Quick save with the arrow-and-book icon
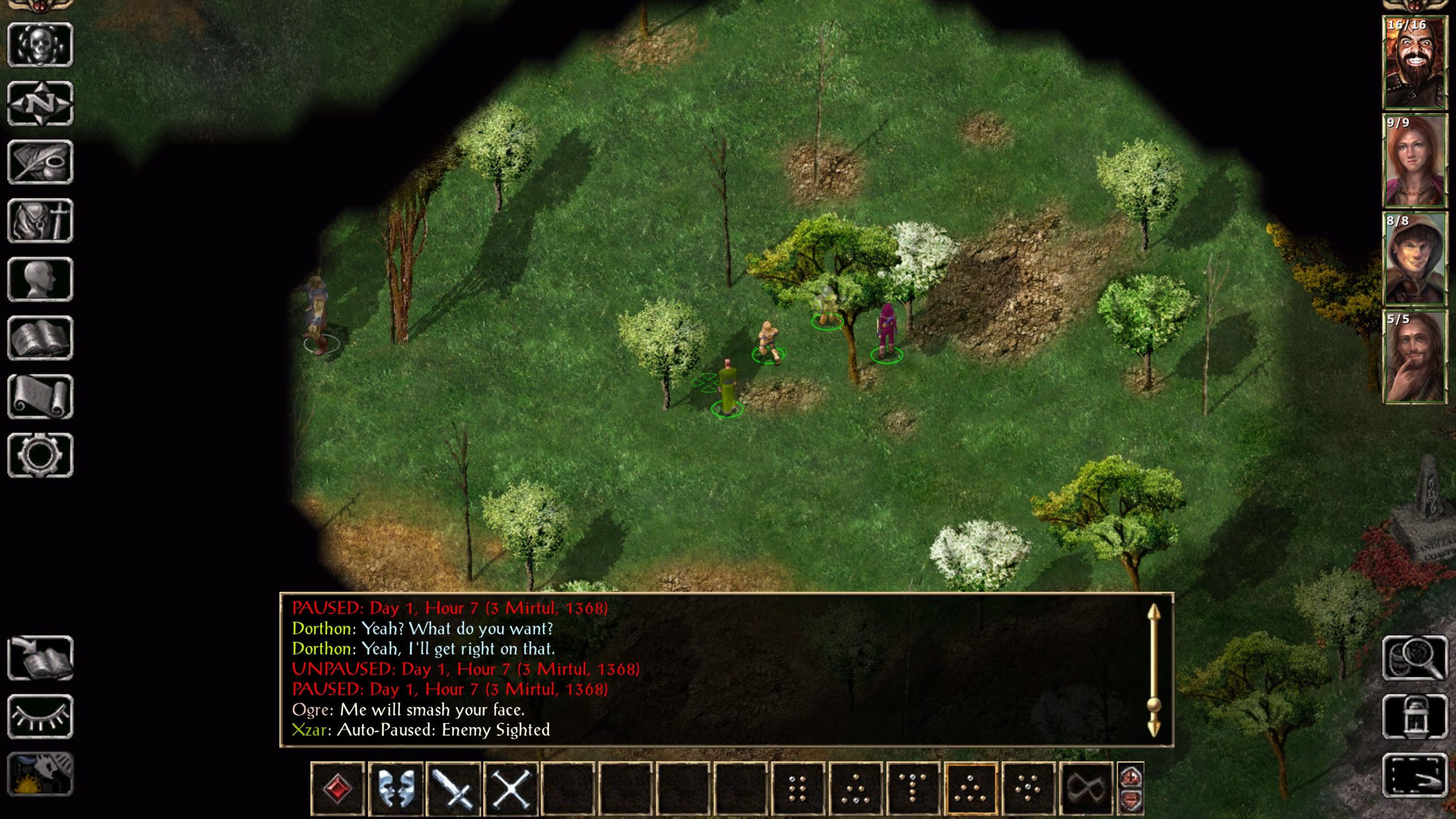The width and height of the screenshot is (1456, 819). pos(40,658)
